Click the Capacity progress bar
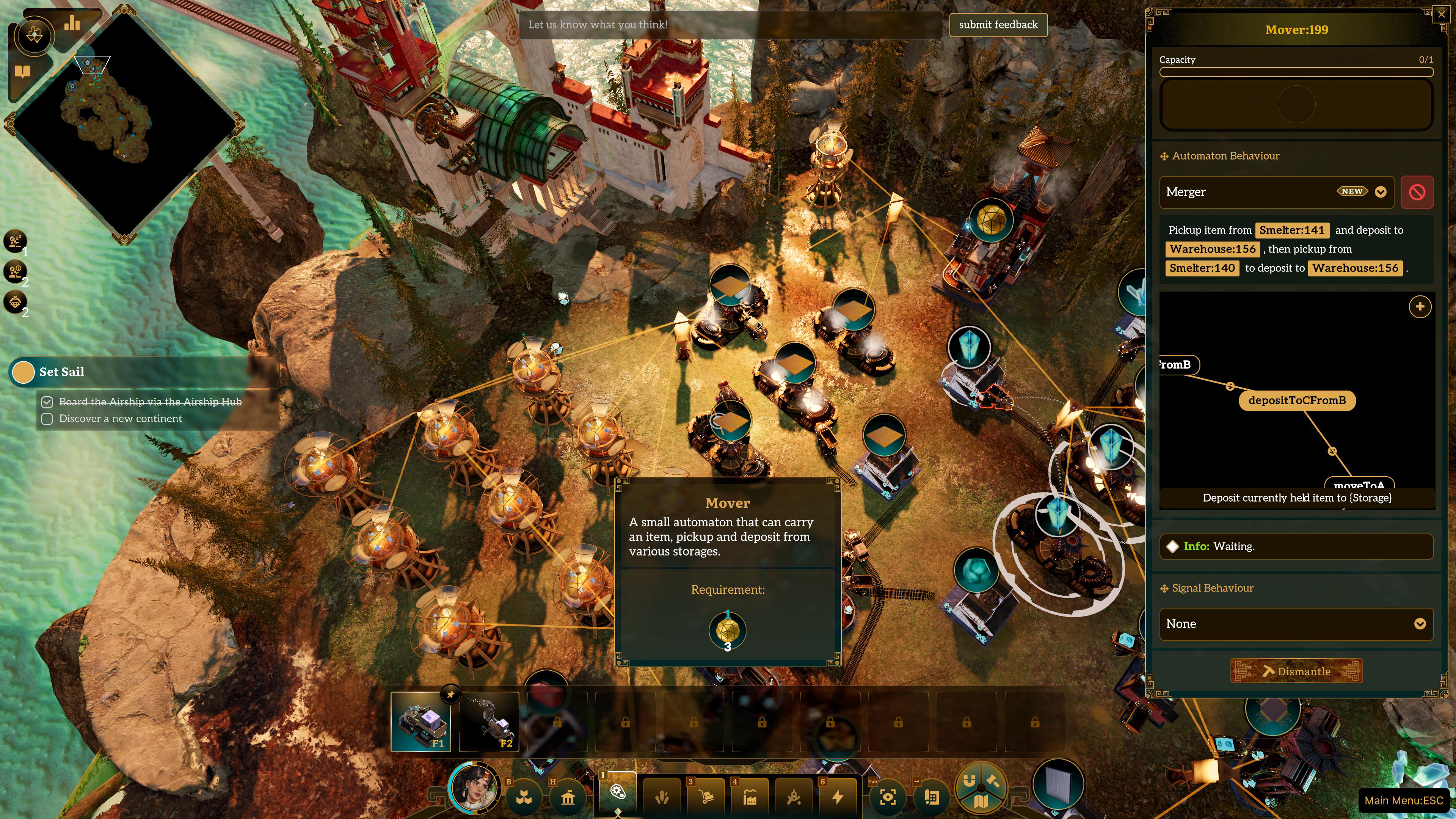 (1296, 72)
